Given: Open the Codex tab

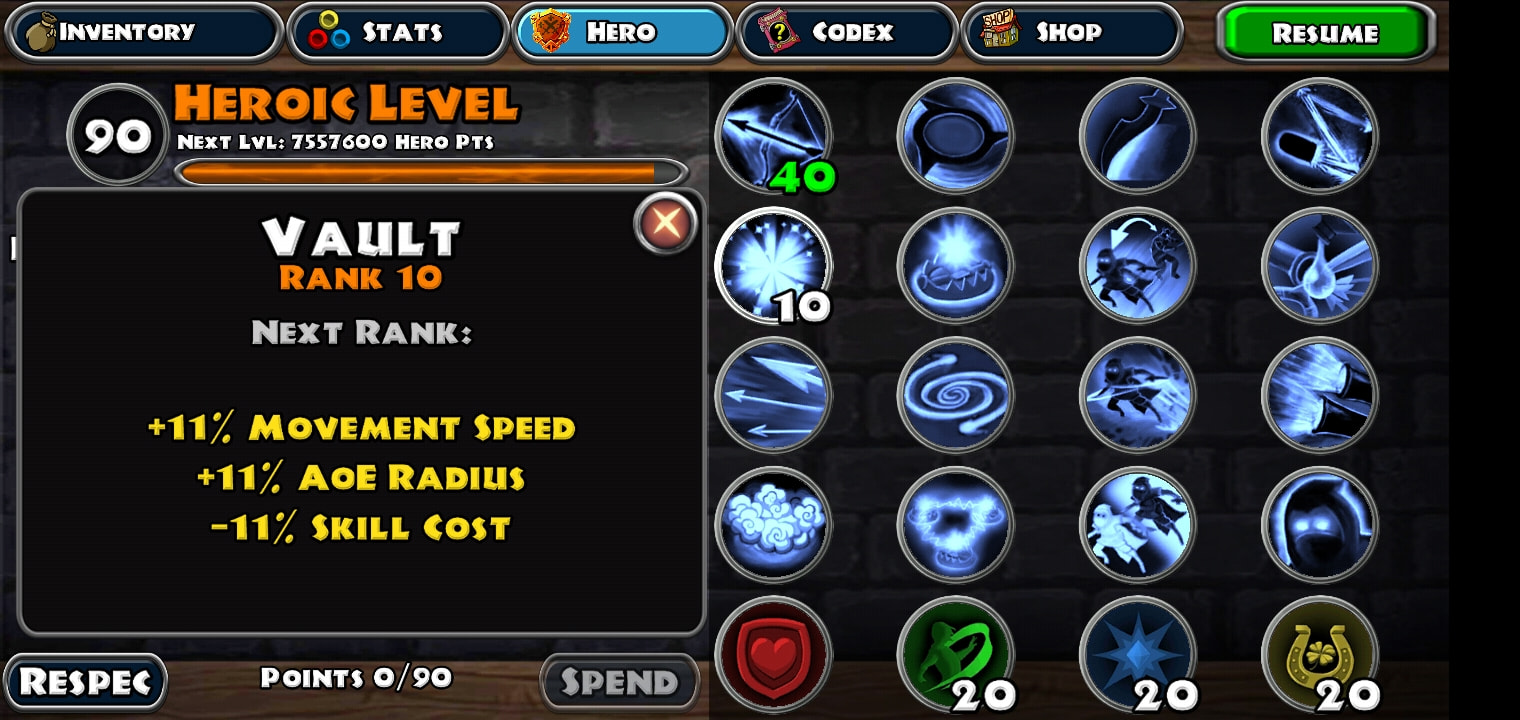Looking at the screenshot, I should [x=847, y=32].
